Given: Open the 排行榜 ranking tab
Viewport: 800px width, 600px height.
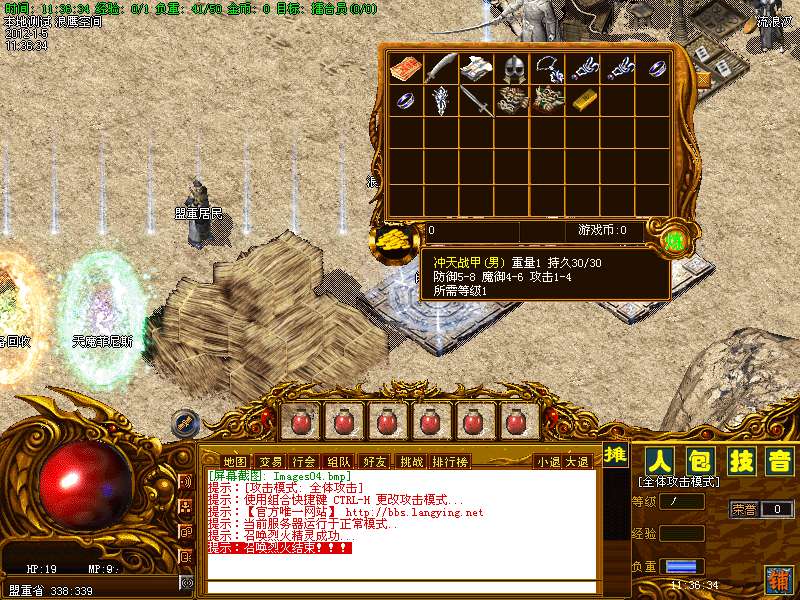Looking at the screenshot, I should tap(450, 461).
